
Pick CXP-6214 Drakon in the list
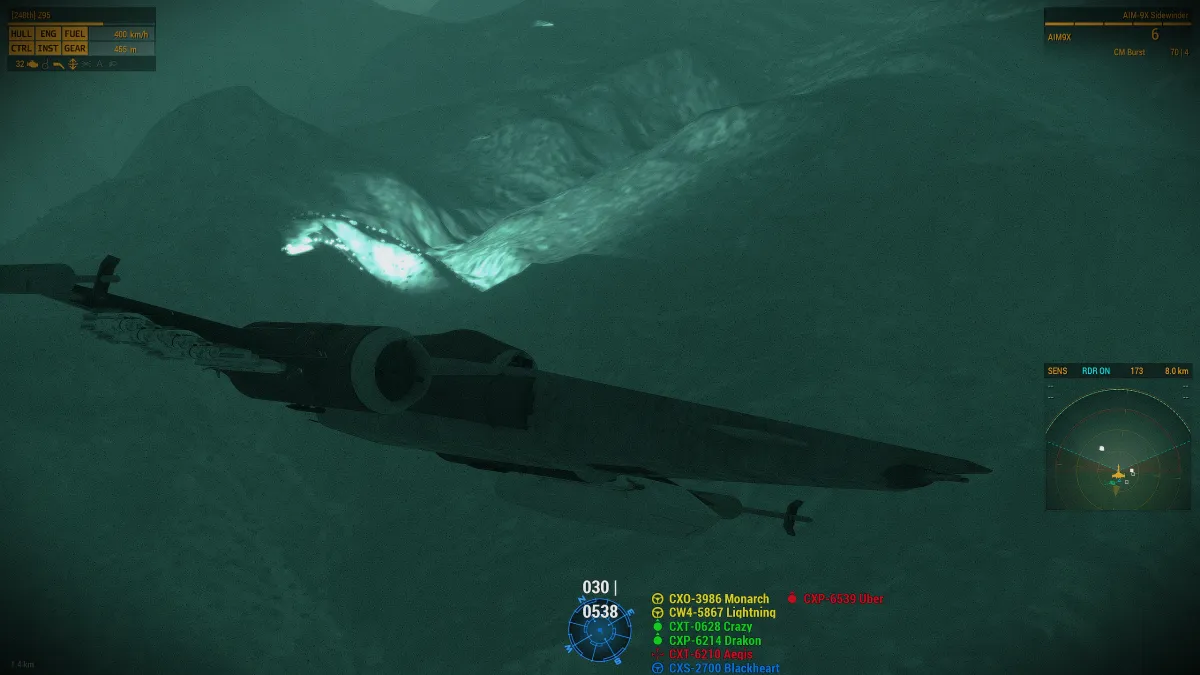coord(715,641)
